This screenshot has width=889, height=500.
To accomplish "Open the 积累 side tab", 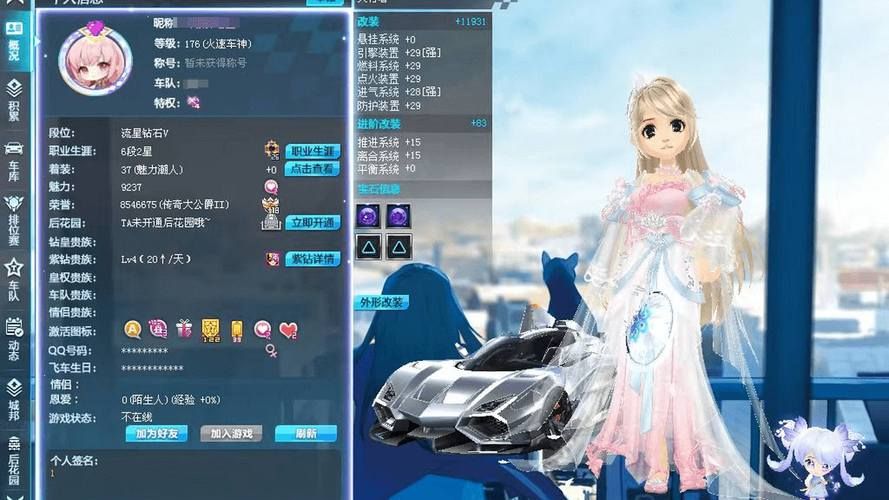I will [14, 100].
